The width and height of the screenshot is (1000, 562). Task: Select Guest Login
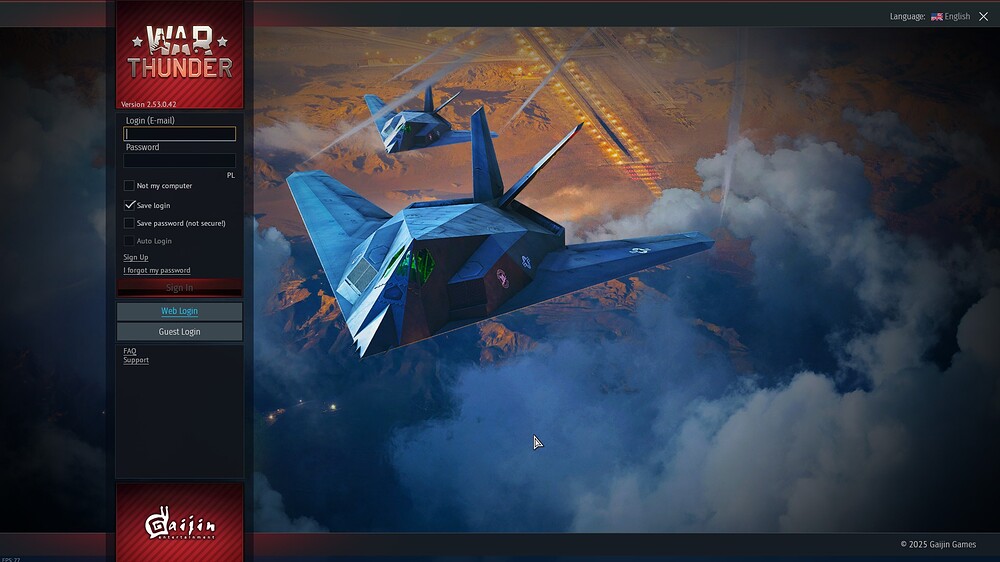pyautogui.click(x=180, y=331)
